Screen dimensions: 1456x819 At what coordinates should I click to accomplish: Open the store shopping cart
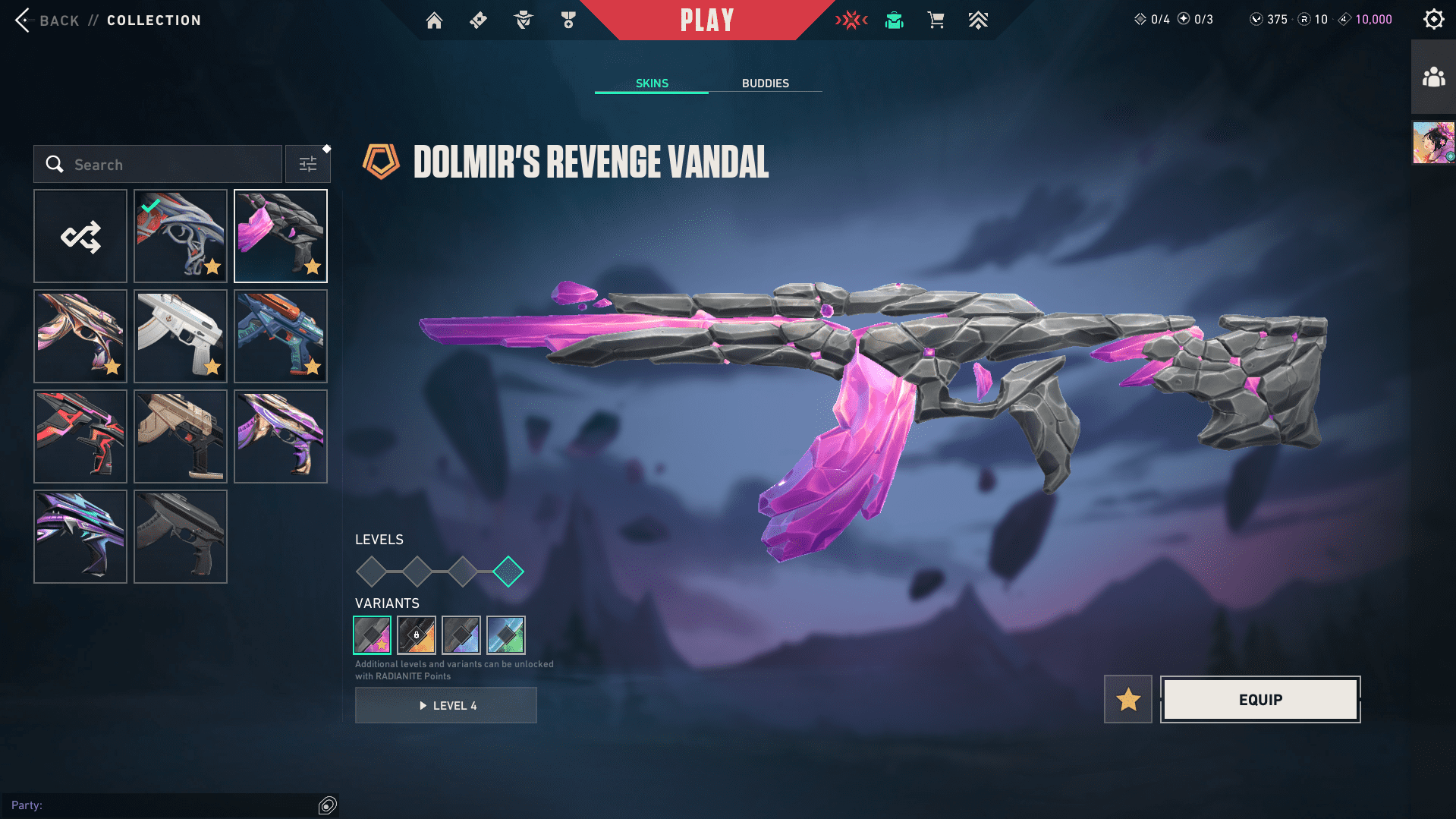pos(936,20)
